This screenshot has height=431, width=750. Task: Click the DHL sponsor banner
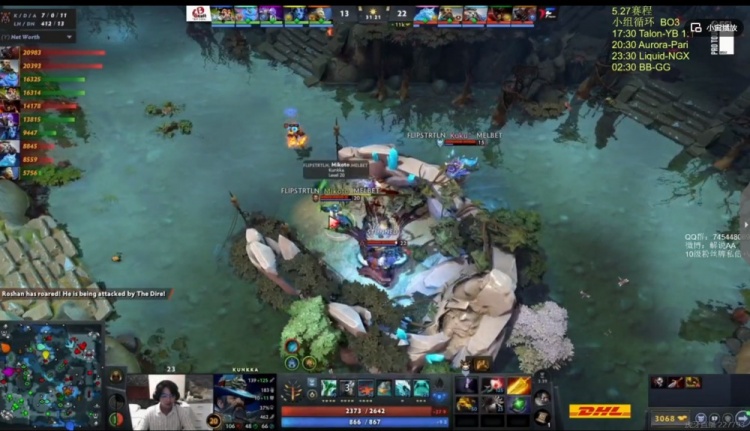[600, 411]
